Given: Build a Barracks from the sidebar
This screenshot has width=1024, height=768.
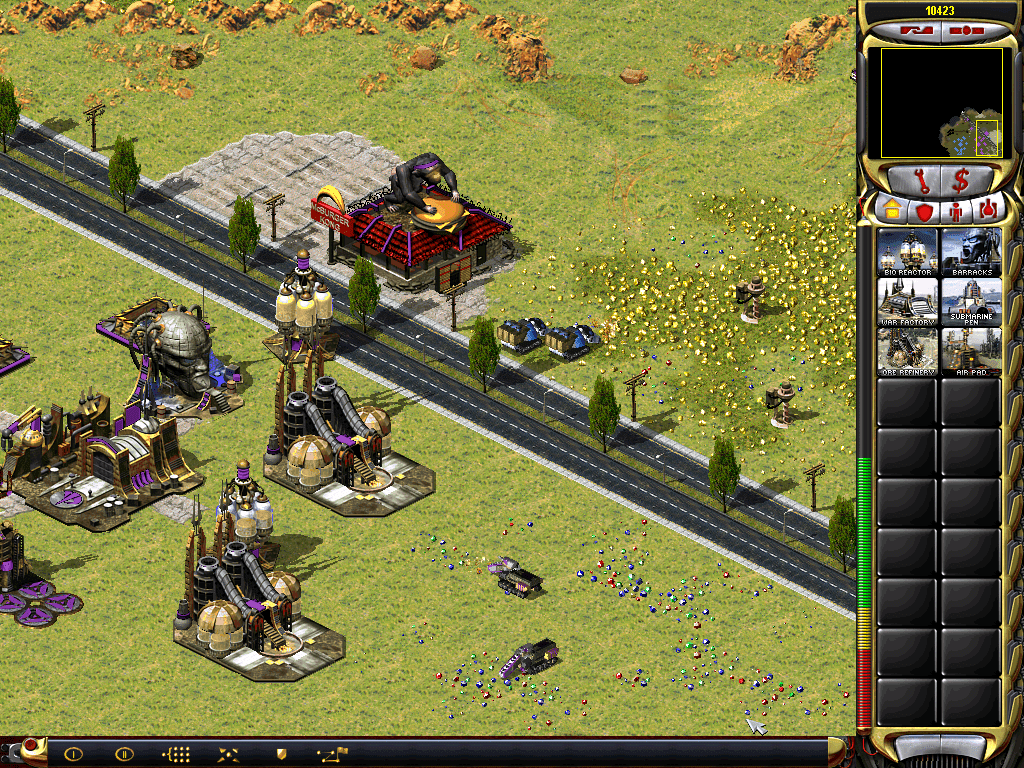Looking at the screenshot, I should pyautogui.click(x=971, y=251).
